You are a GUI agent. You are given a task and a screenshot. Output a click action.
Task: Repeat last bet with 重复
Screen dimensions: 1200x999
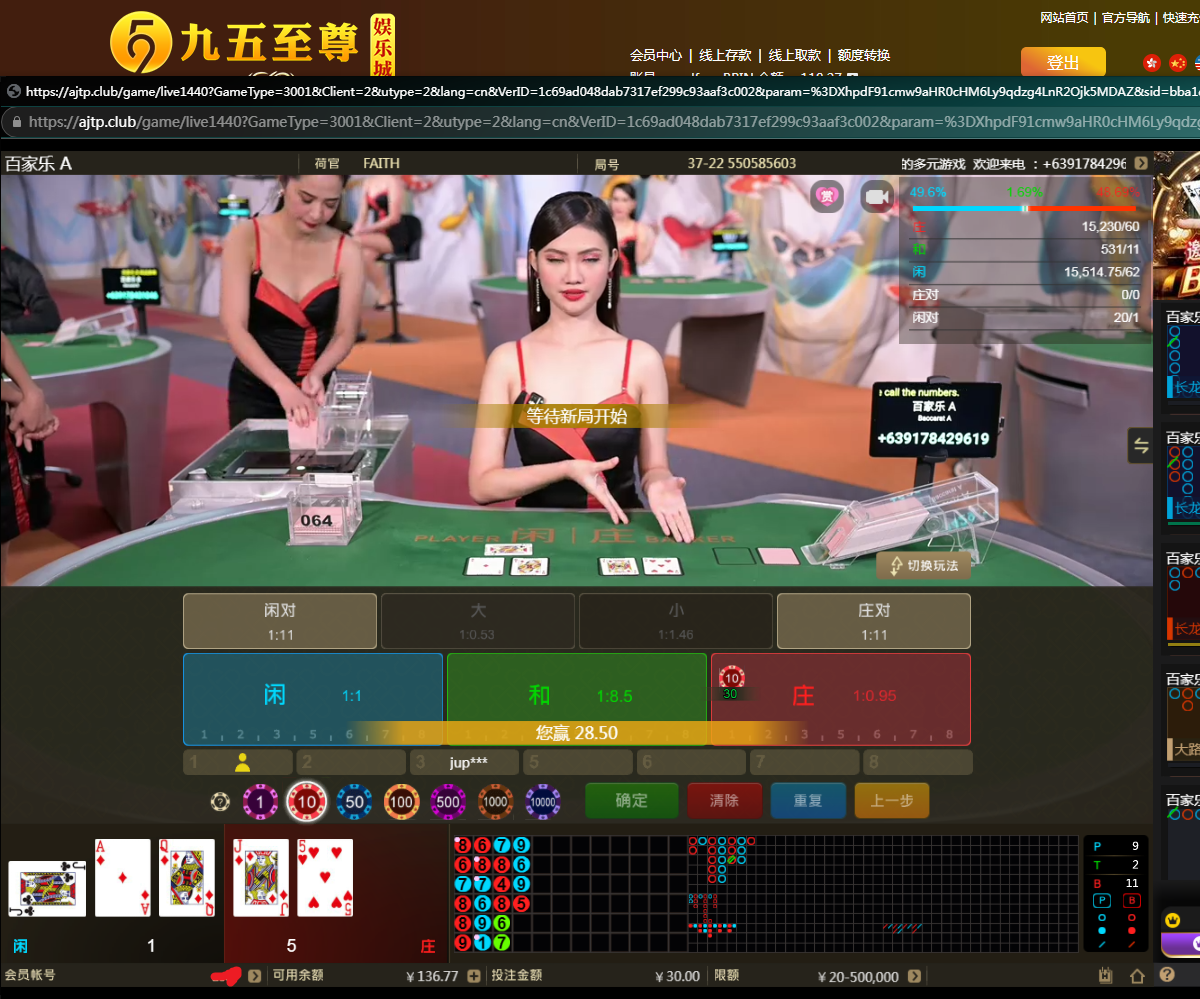[807, 800]
